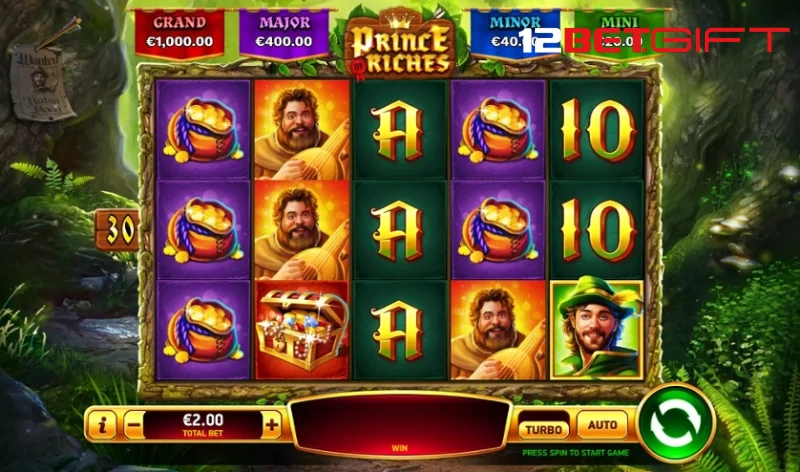Enable Turbo spin mode
800x472 pixels.
543,427
